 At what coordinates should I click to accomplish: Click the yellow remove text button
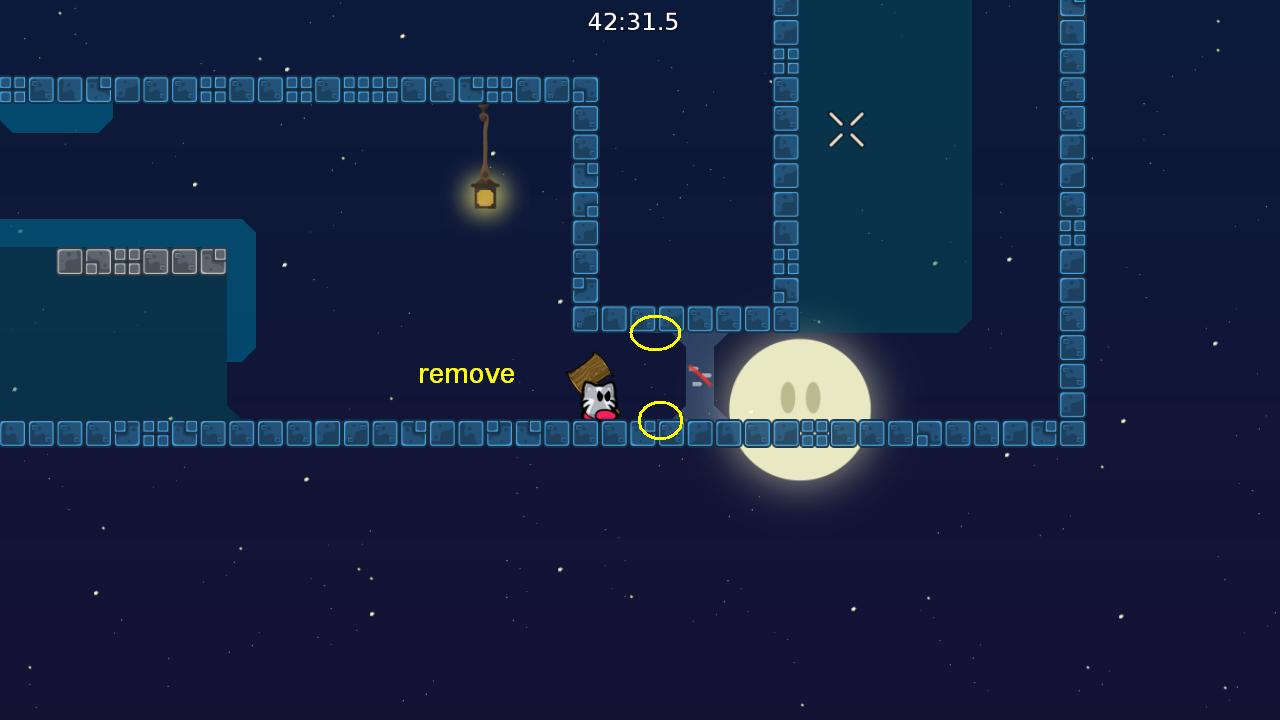pyautogui.click(x=466, y=374)
